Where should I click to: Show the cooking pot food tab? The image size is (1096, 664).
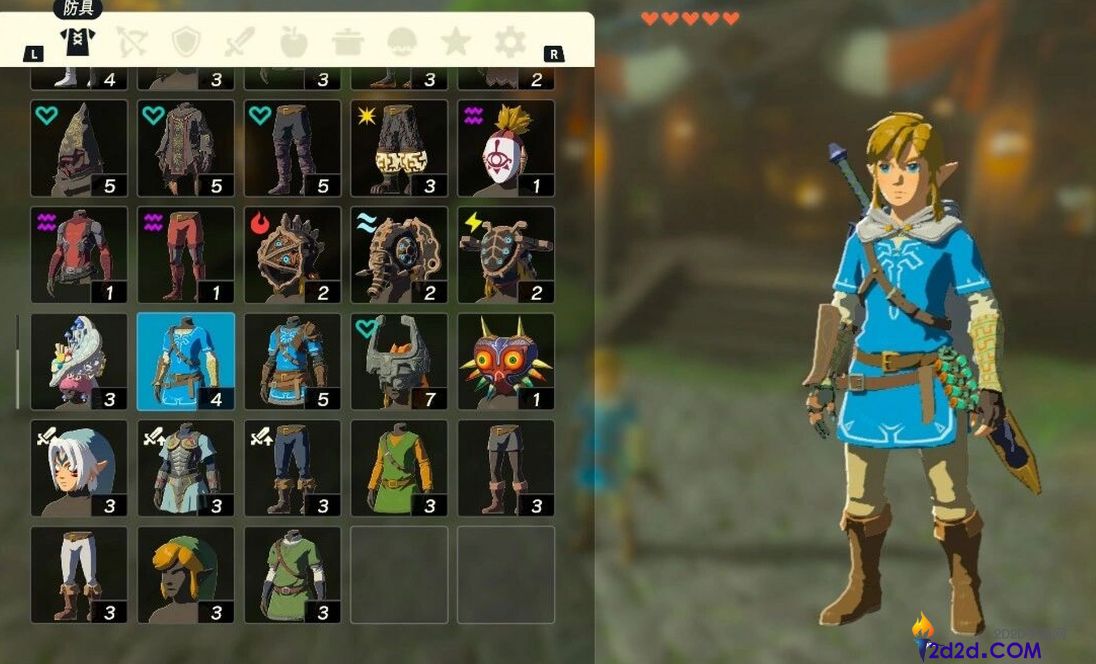[x=348, y=41]
